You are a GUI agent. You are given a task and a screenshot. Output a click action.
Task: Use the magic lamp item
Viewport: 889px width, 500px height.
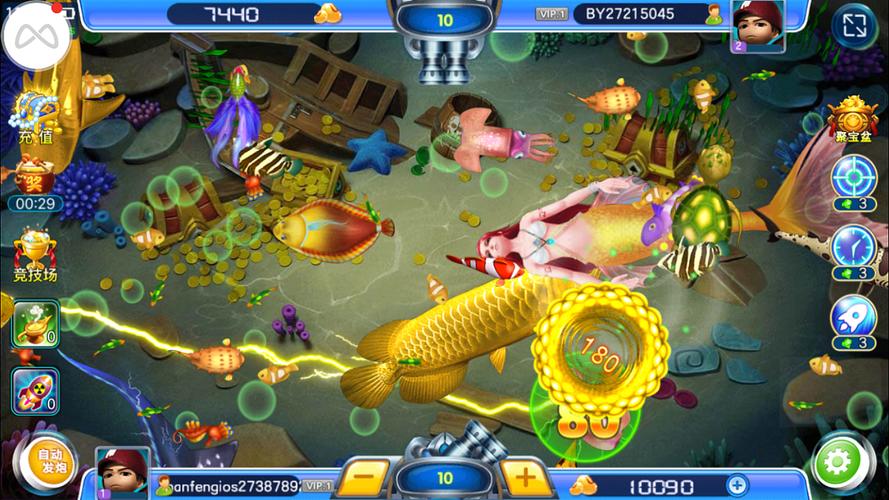click(34, 325)
